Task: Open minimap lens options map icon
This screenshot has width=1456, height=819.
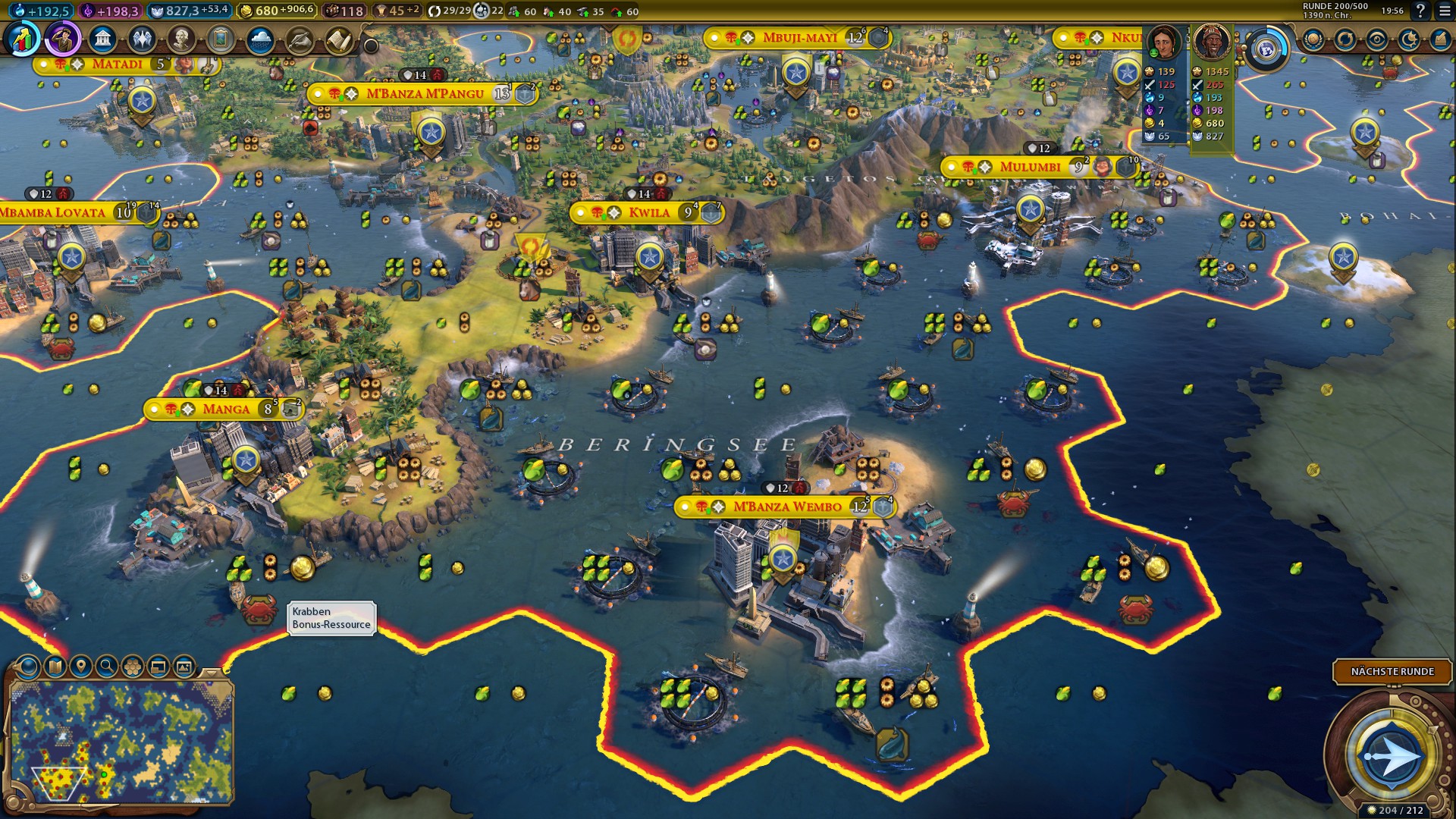Action: point(55,667)
